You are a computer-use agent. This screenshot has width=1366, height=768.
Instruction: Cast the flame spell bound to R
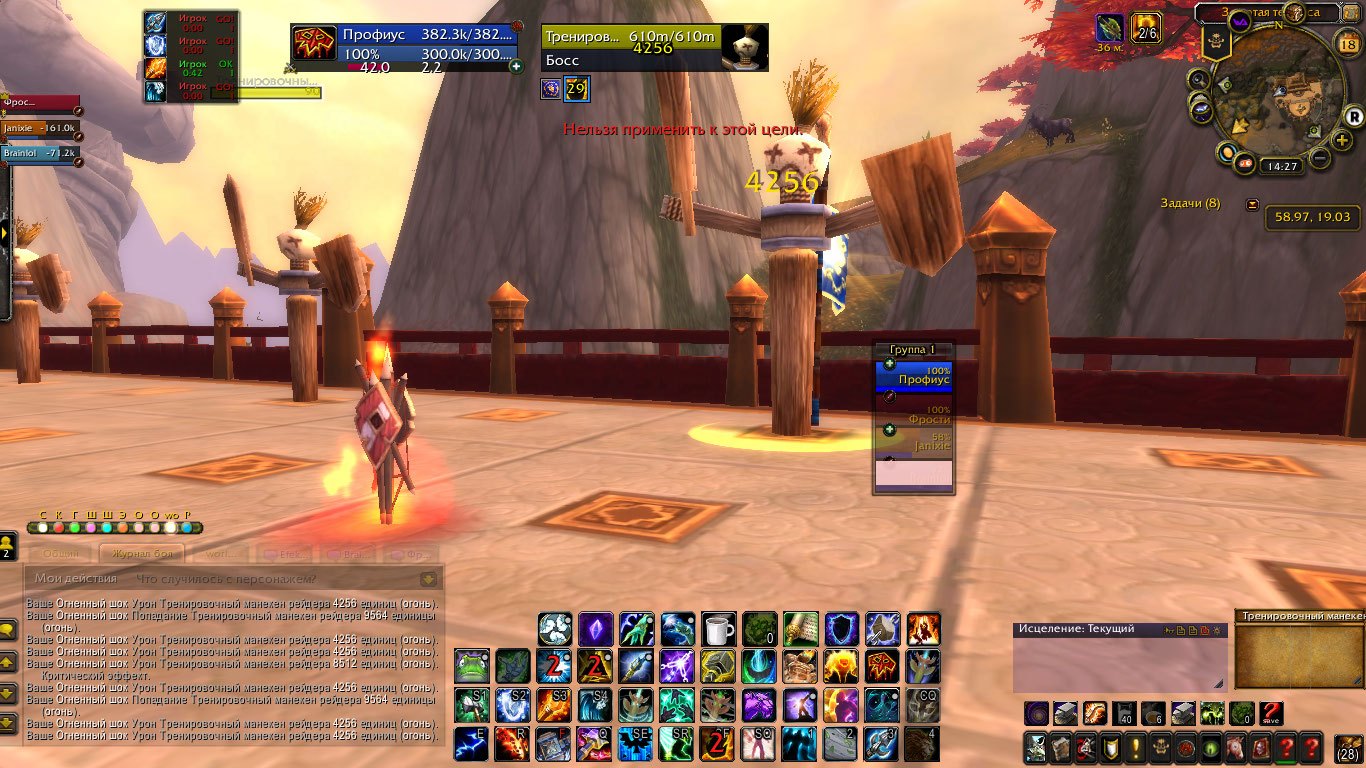pos(513,745)
